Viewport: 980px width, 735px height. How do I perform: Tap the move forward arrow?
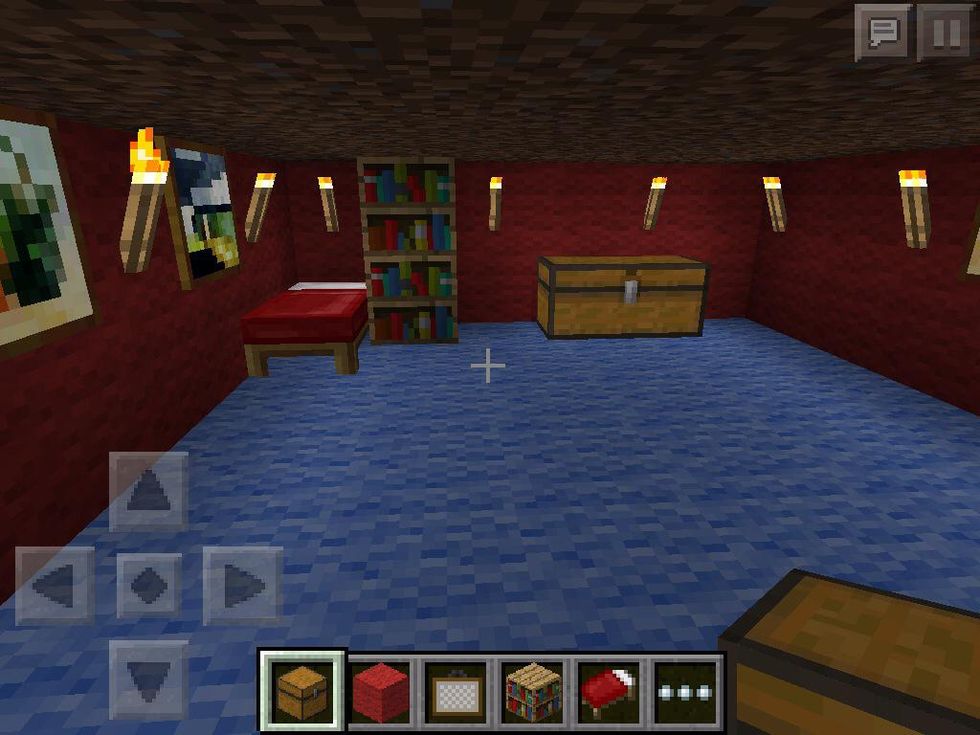[149, 491]
